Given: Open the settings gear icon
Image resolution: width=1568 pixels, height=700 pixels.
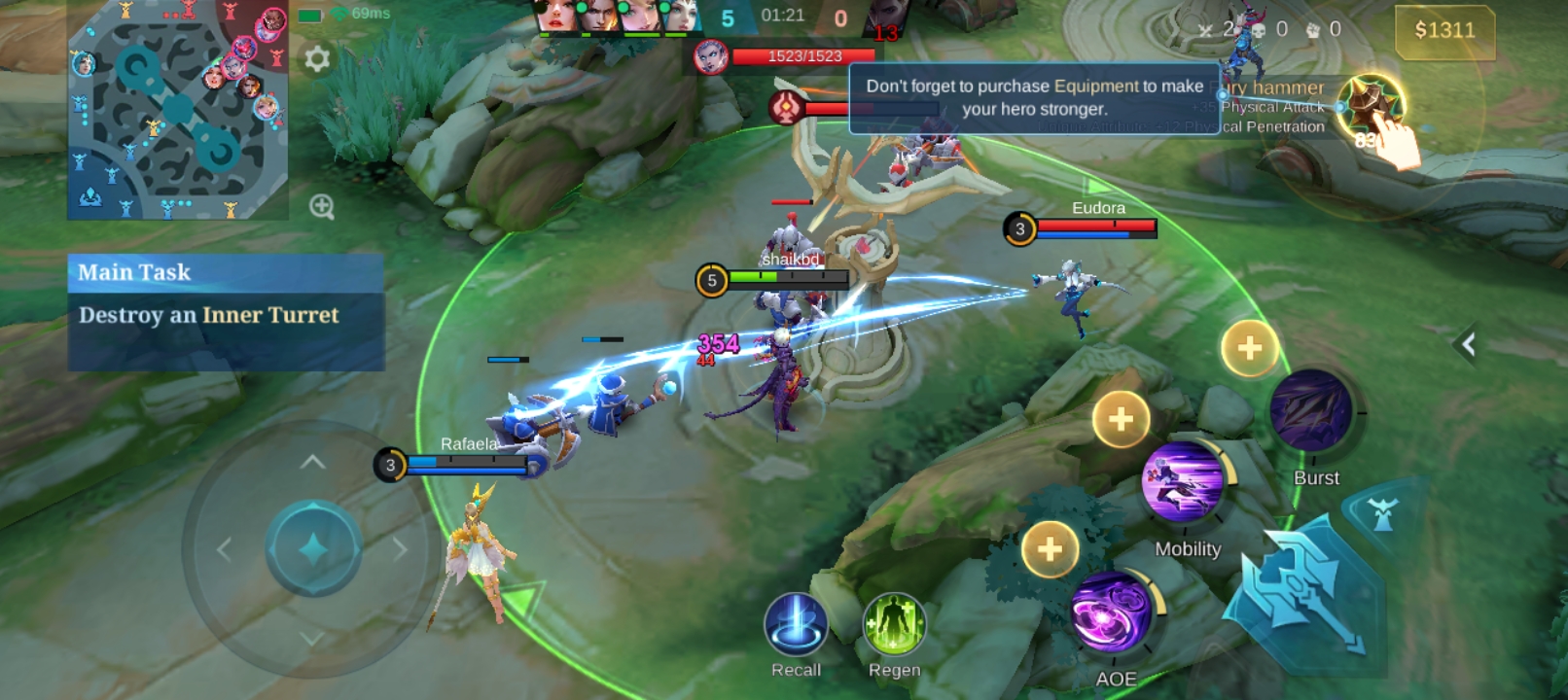Looking at the screenshot, I should click(x=317, y=59).
